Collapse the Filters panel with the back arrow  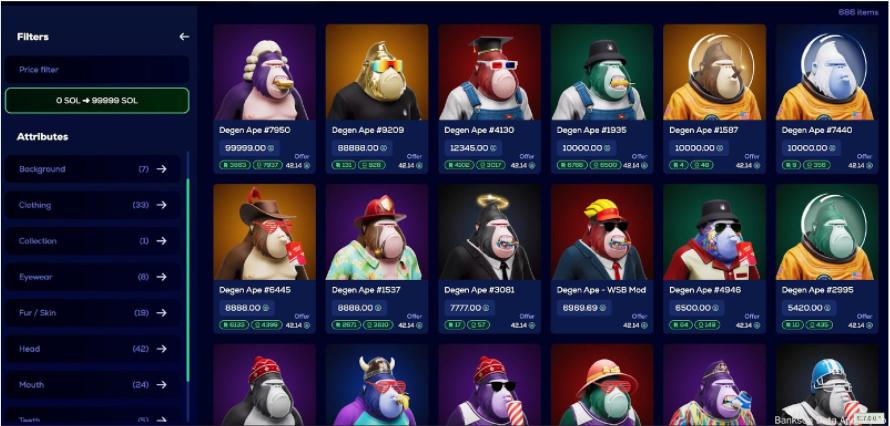pyautogui.click(x=183, y=37)
